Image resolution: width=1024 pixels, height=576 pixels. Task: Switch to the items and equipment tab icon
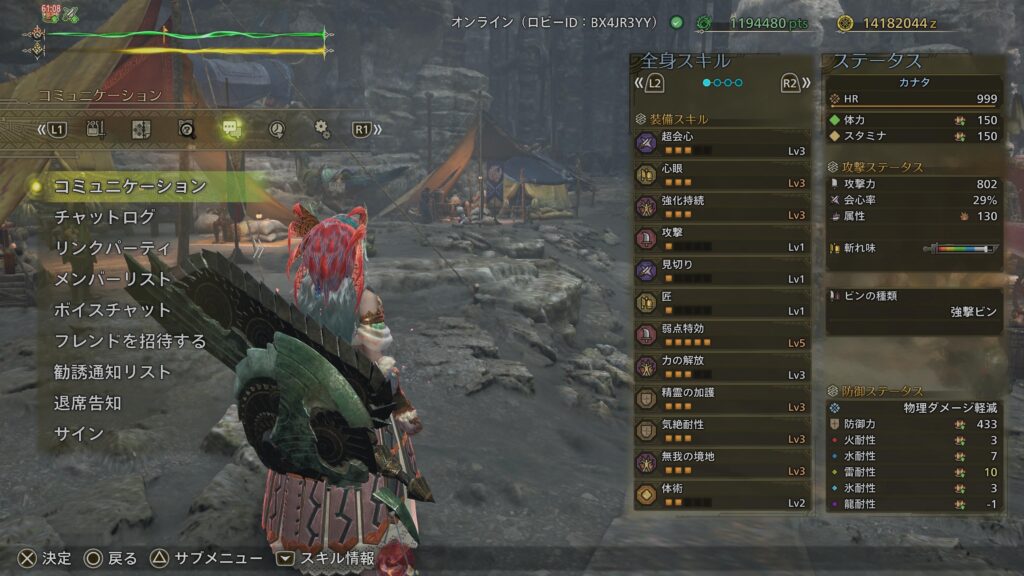pyautogui.click(x=98, y=129)
